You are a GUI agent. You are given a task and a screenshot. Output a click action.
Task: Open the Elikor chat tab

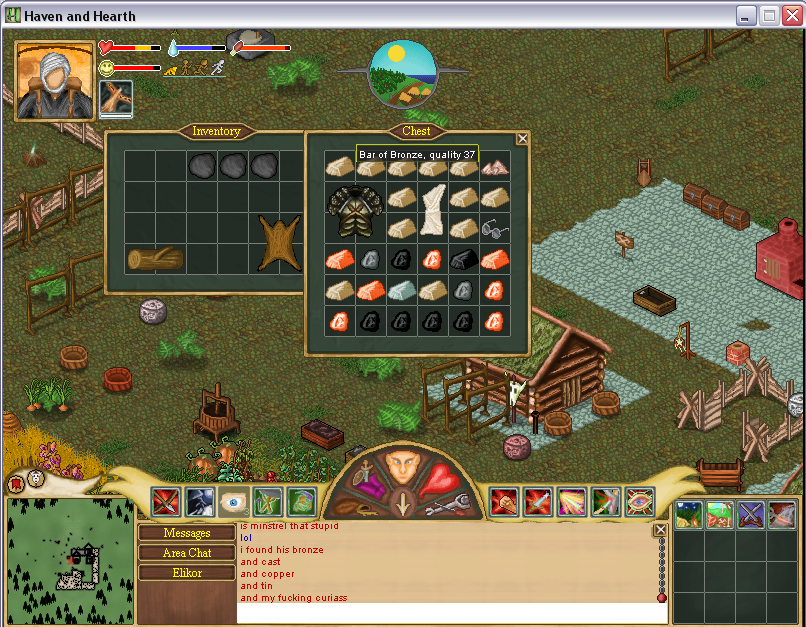(x=187, y=573)
